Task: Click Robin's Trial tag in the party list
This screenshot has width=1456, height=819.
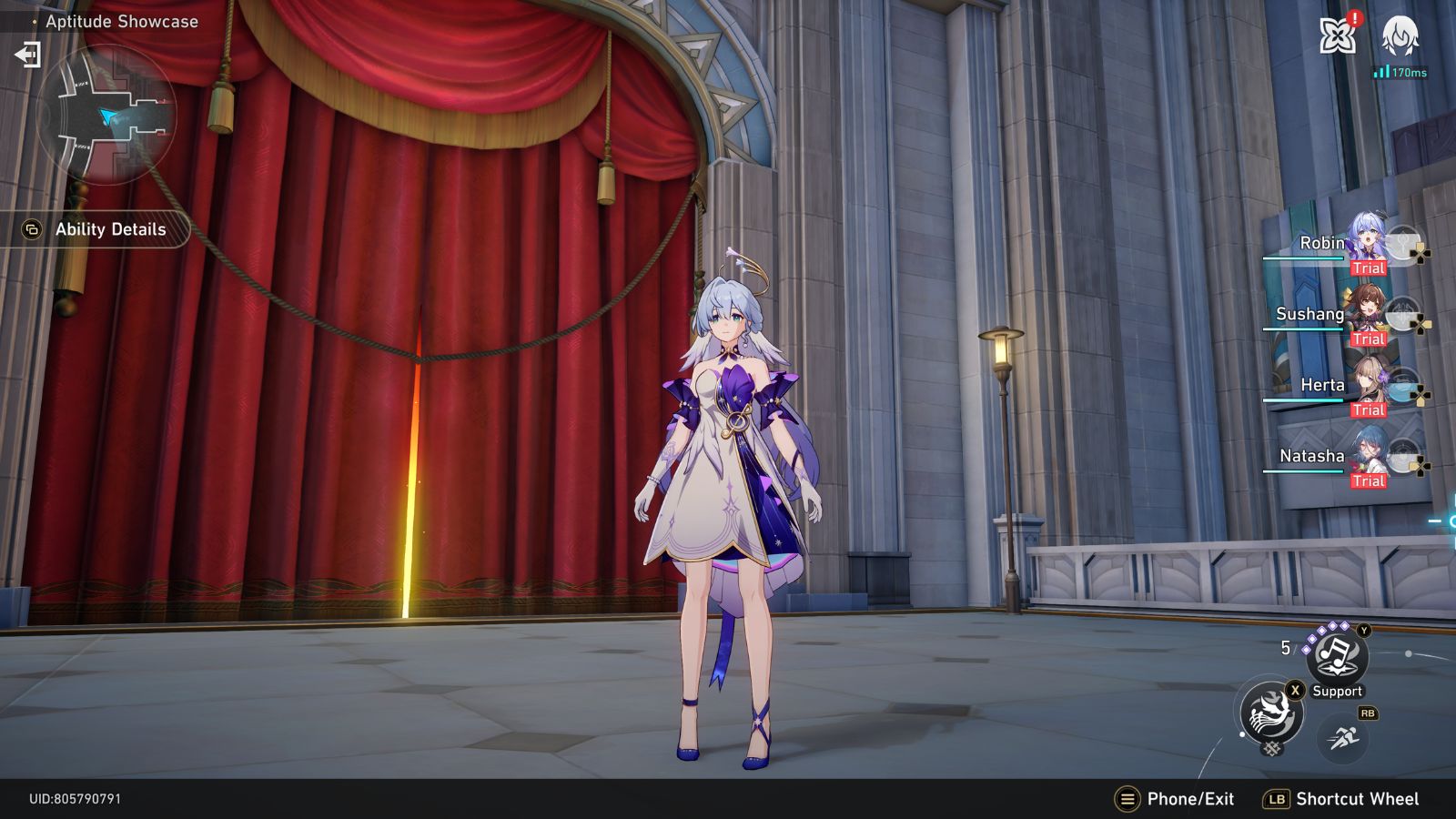Action: (x=1370, y=268)
